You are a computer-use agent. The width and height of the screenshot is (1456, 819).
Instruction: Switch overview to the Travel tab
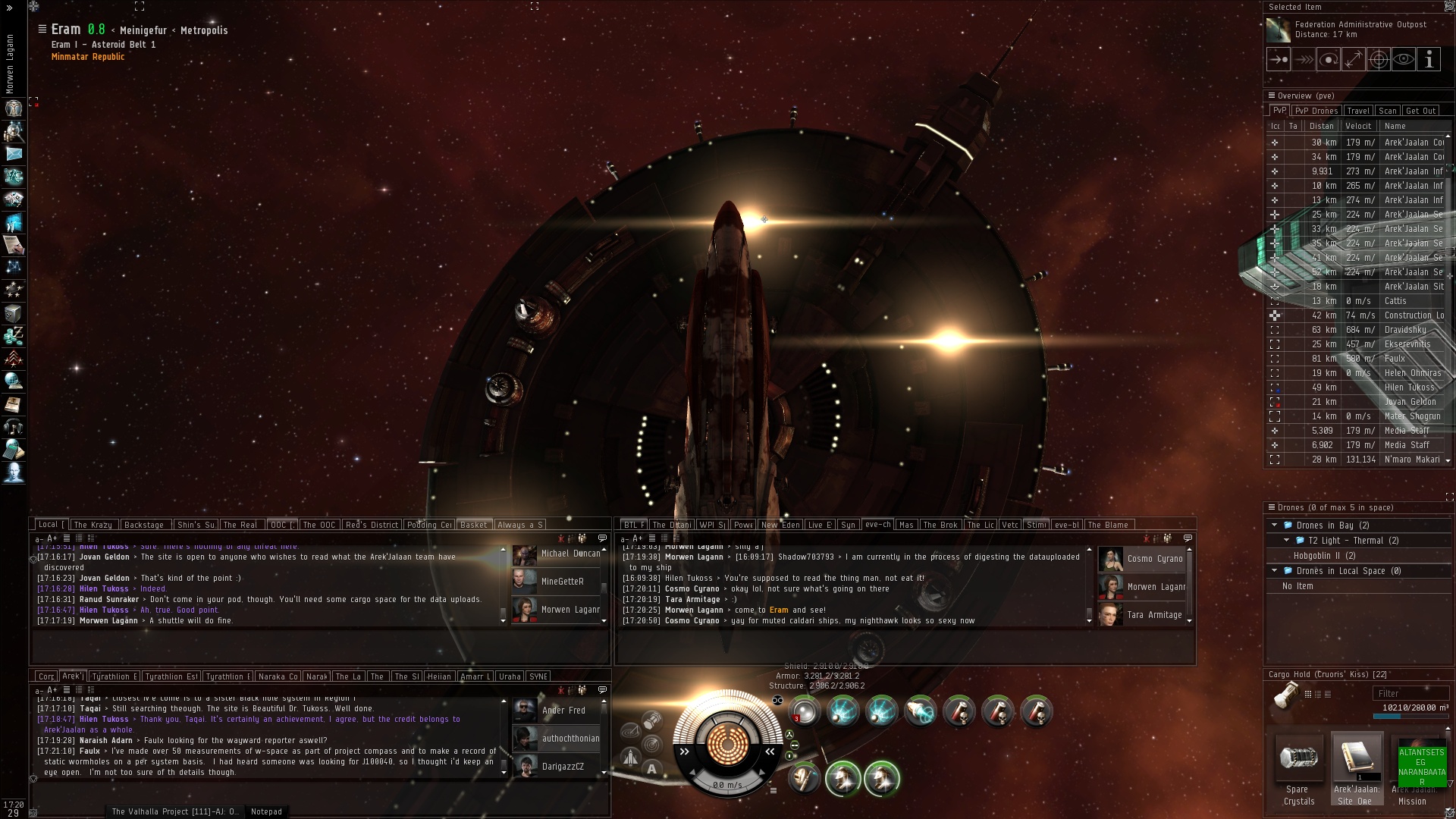(1358, 111)
